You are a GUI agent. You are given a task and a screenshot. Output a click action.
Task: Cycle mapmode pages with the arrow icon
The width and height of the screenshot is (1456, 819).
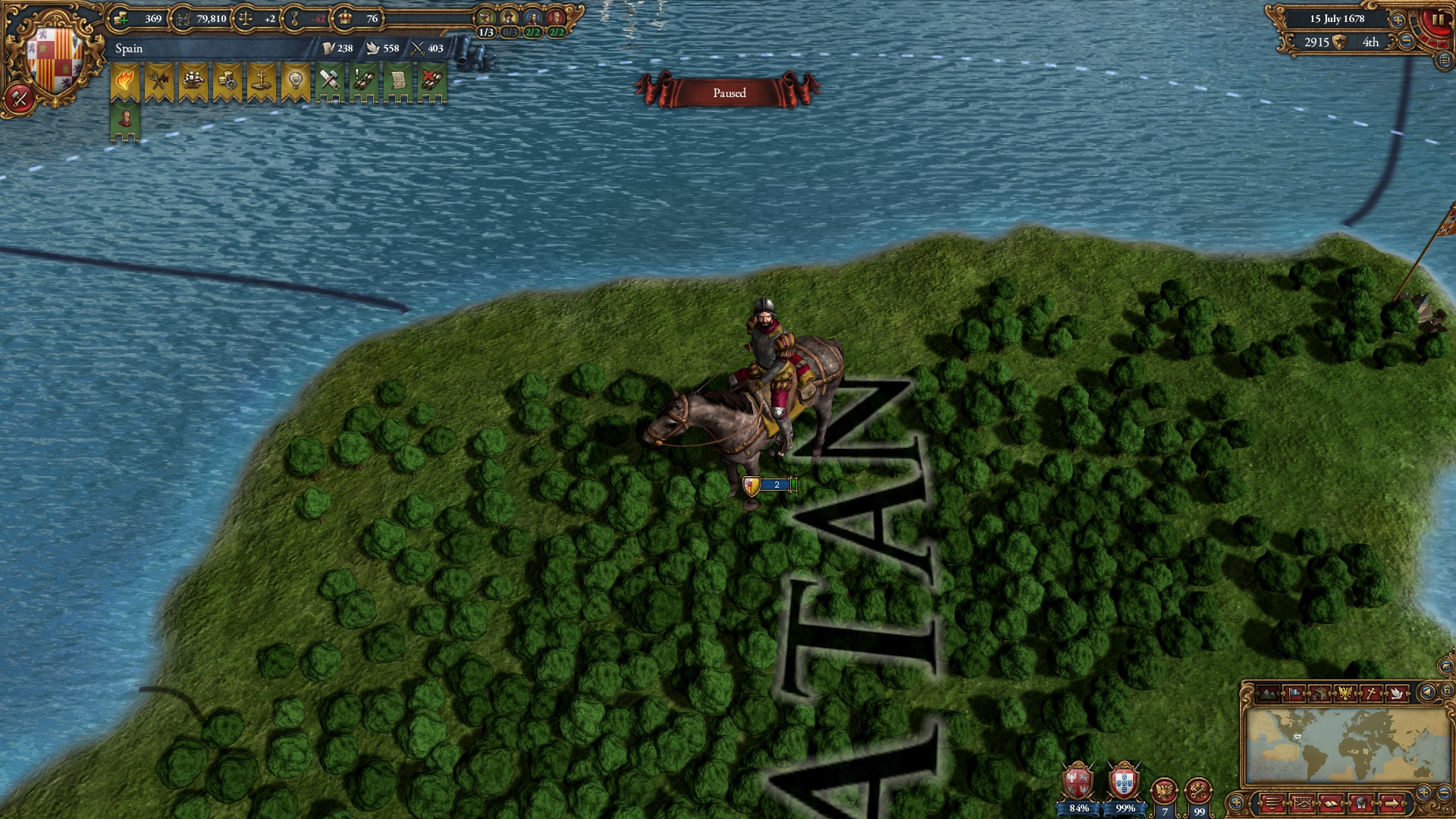(1391, 802)
